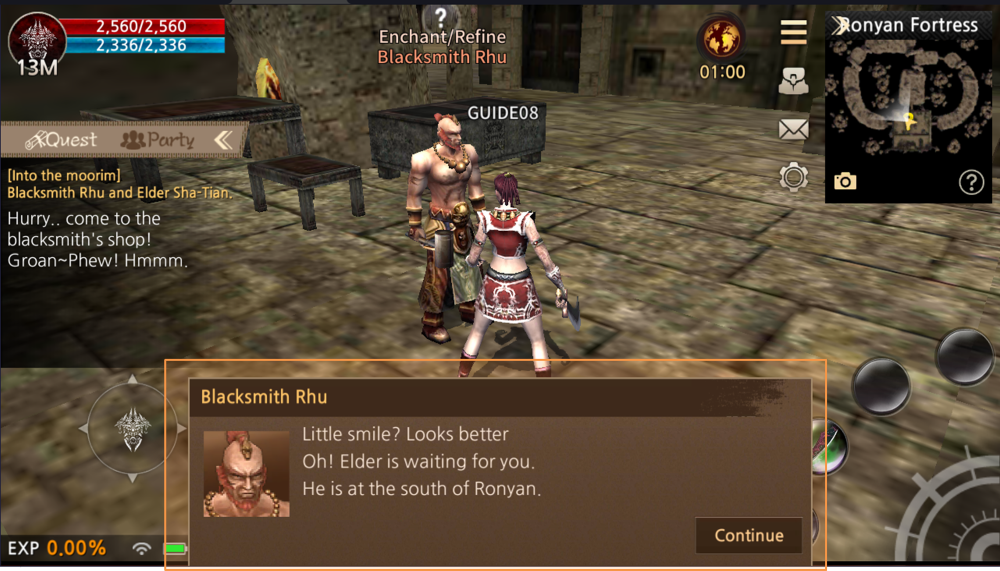Screen dimensions: 1000x571
Task: Continue the Blacksmith Rhu dialogue
Action: tap(748, 535)
